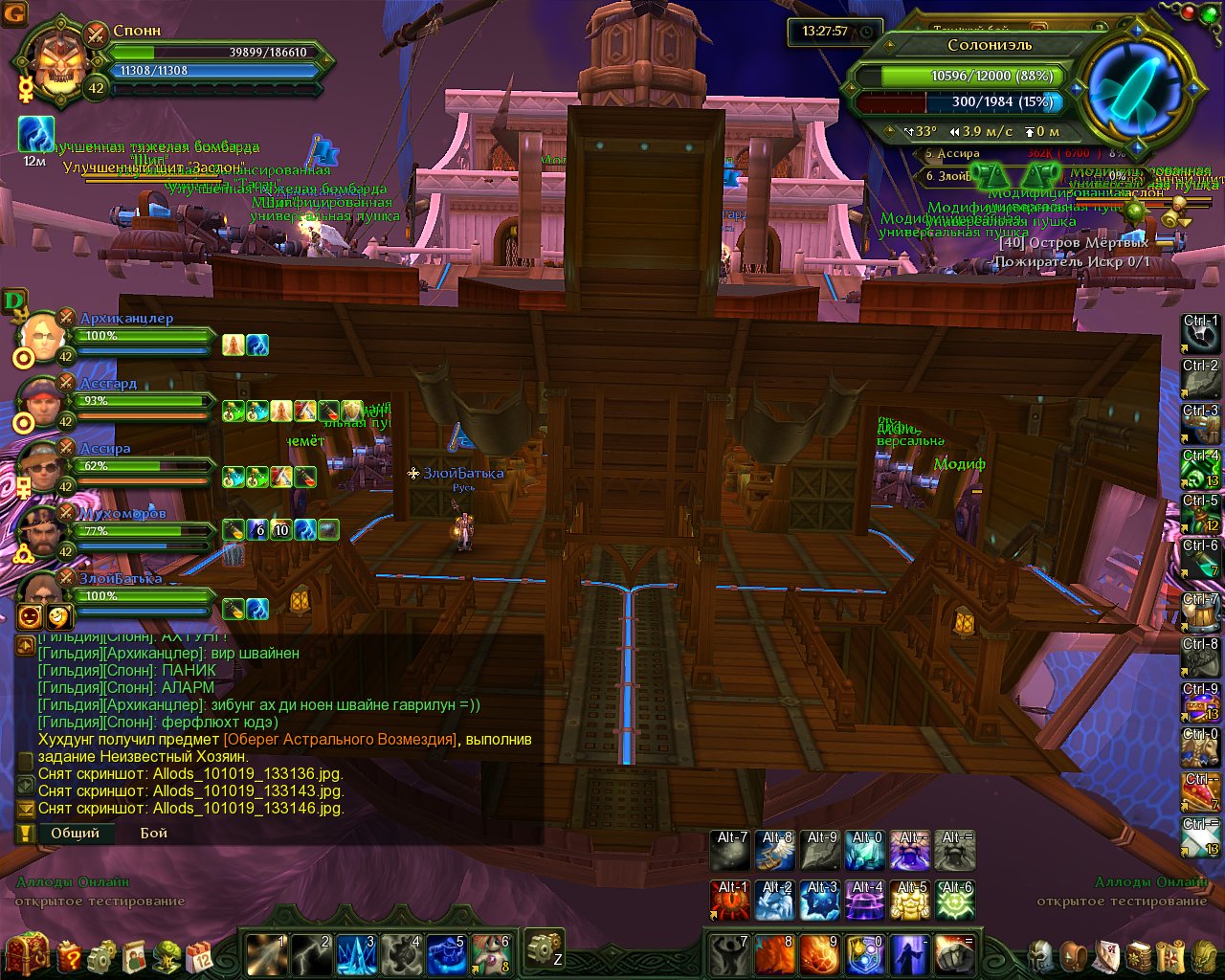Viewport: 1225px width, 980px height.
Task: Trigger the red eye ability on Alt-1
Action: tap(730, 901)
